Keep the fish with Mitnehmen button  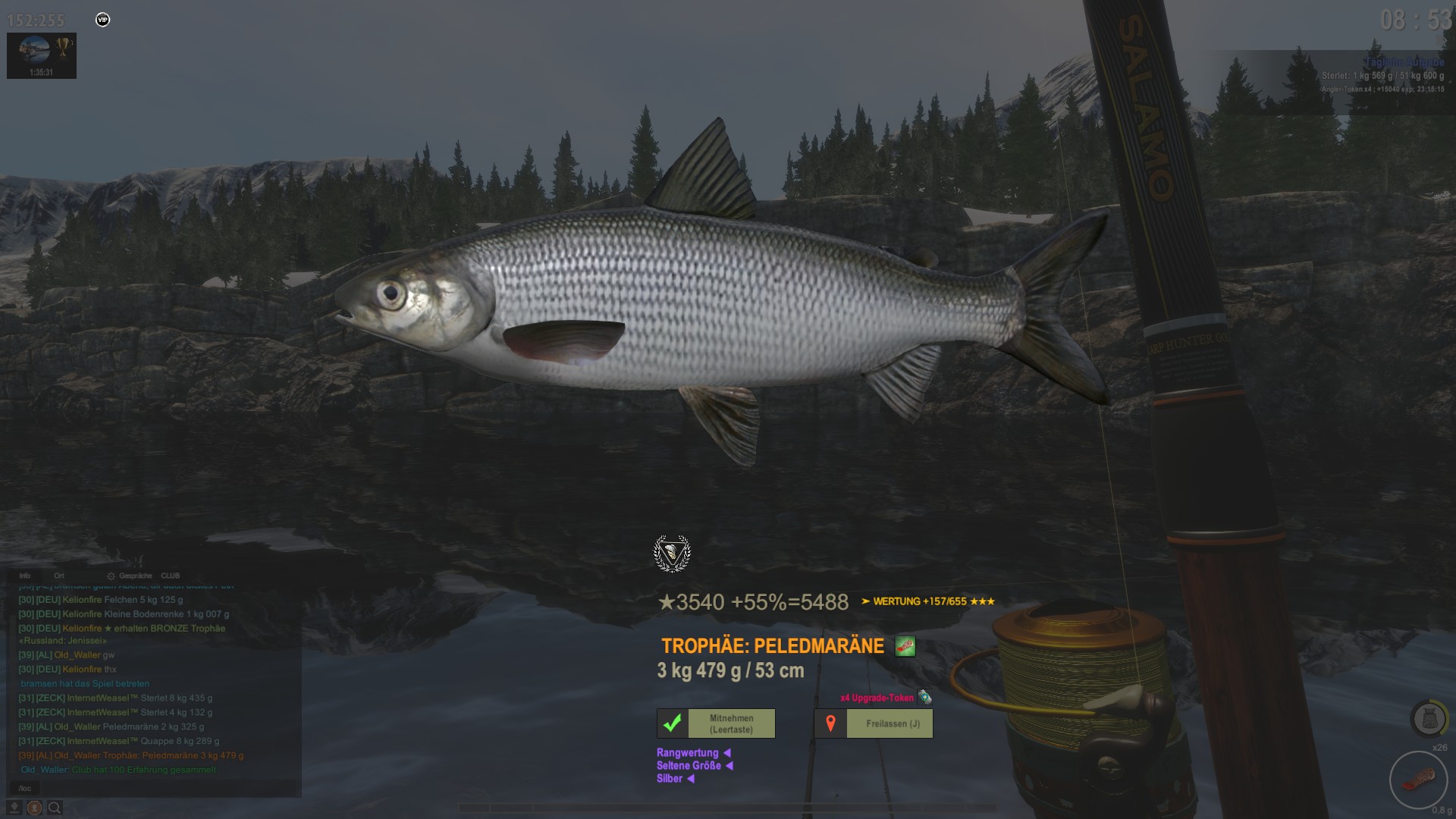point(716,723)
